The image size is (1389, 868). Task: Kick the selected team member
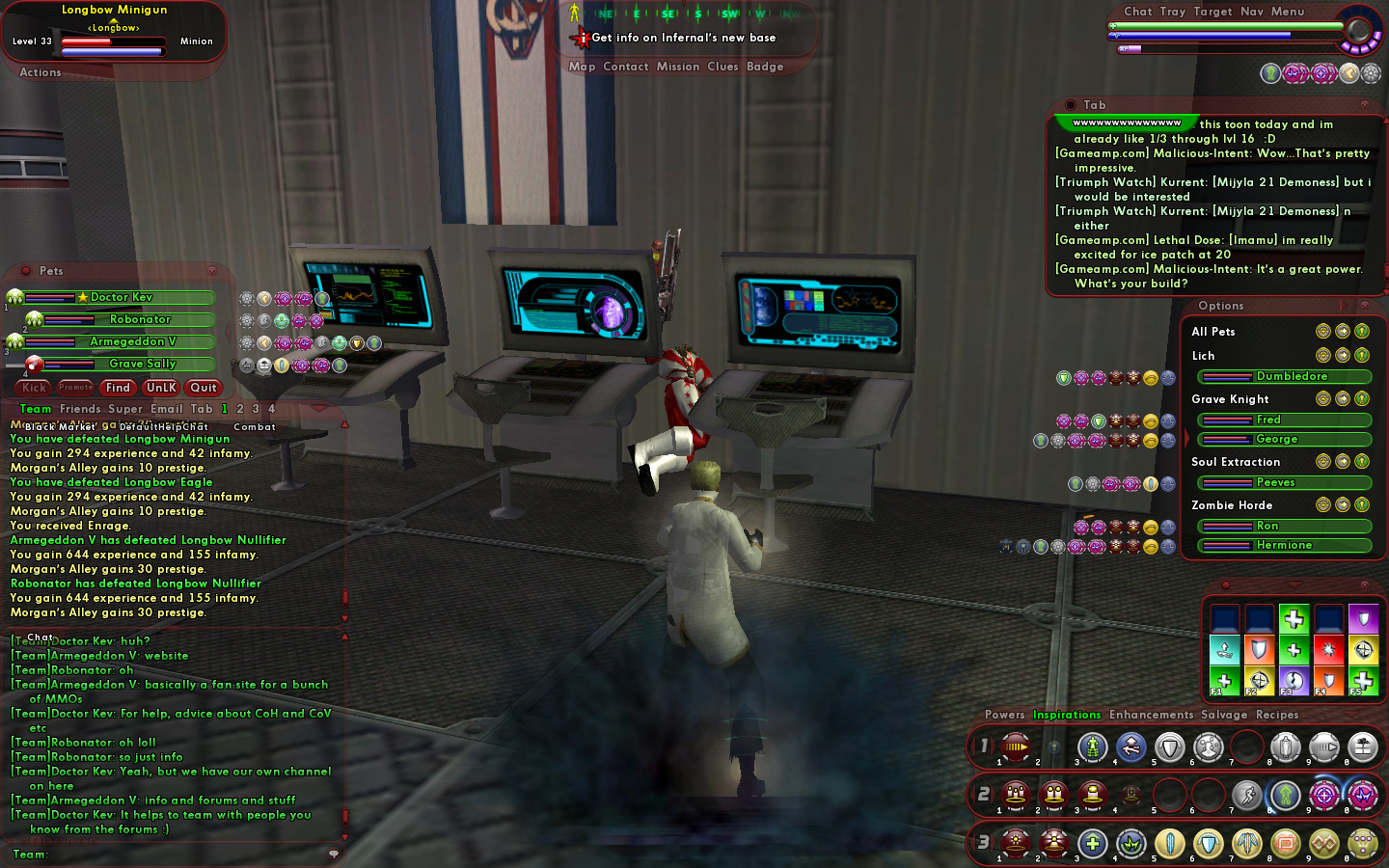click(34, 388)
